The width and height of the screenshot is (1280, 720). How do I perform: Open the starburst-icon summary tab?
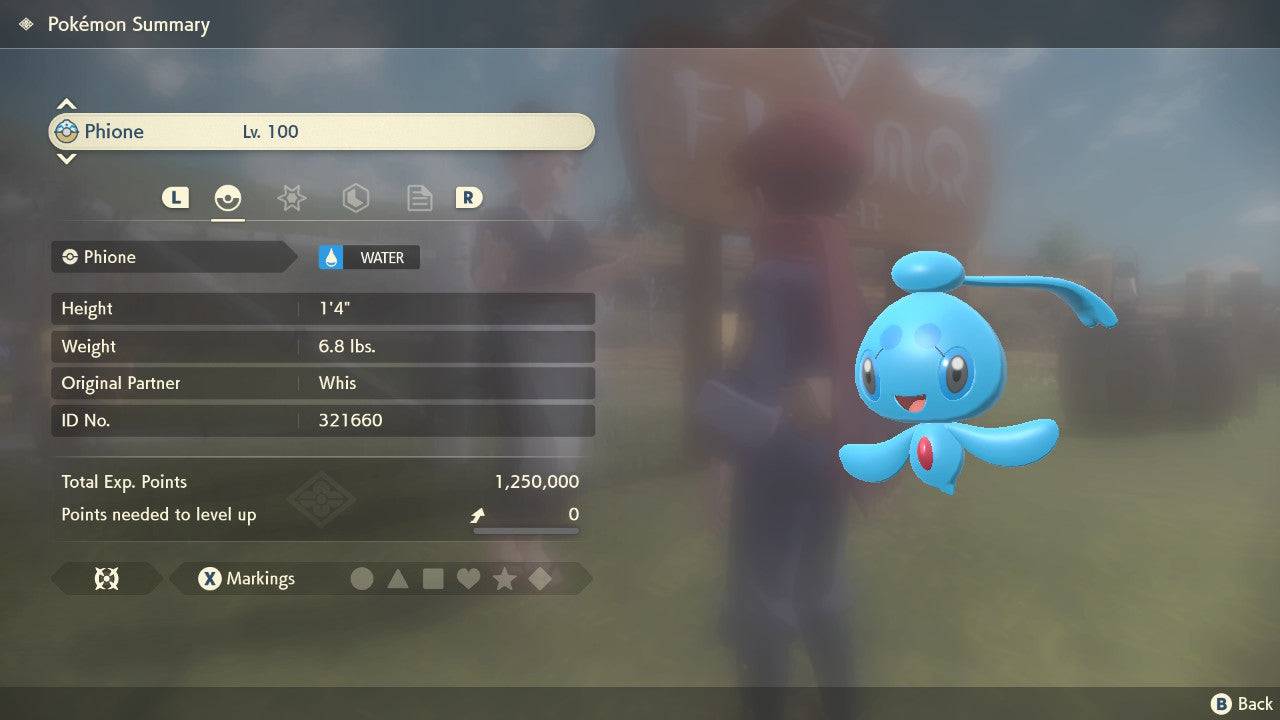[291, 198]
